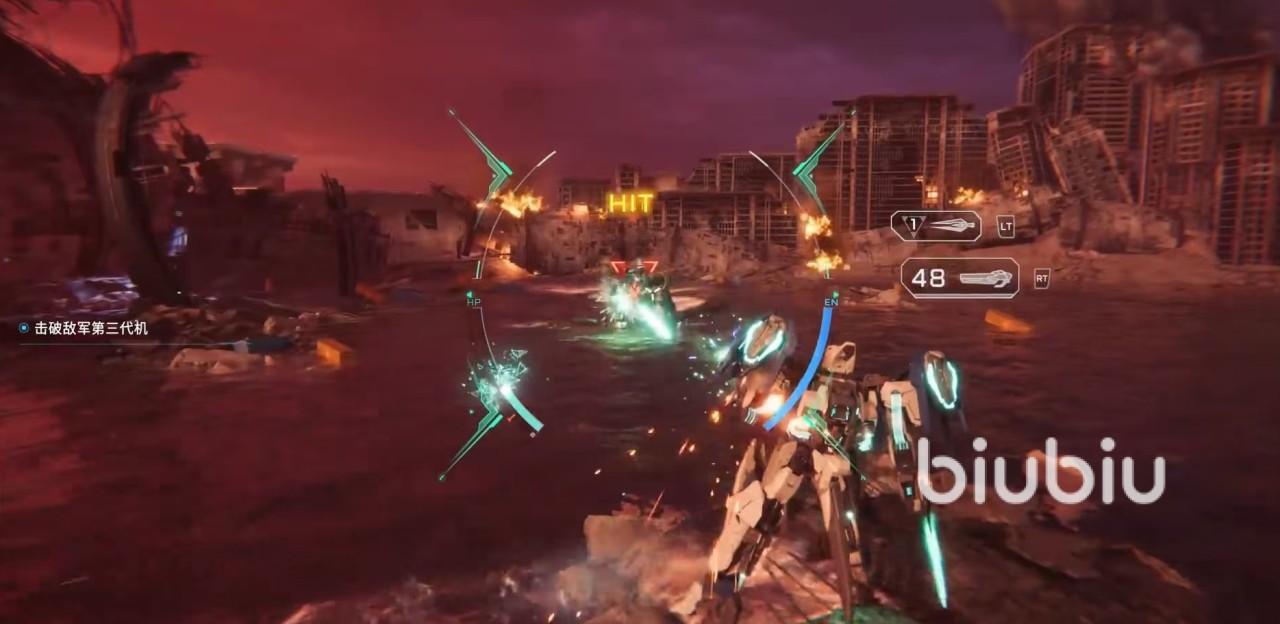
Task: Select the missile weapon slot showing 1
Action: pos(936,226)
